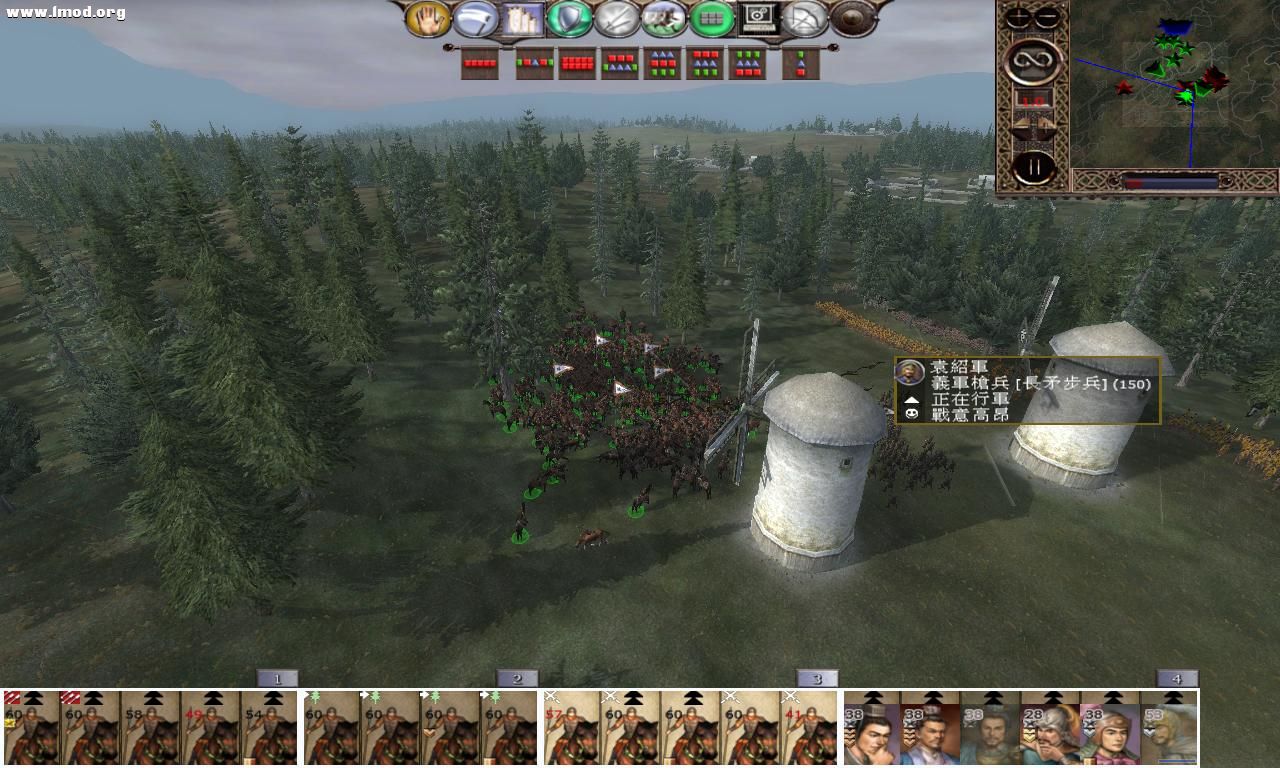Choose the single red line formation
The height and width of the screenshot is (768, 1280).
(480, 64)
